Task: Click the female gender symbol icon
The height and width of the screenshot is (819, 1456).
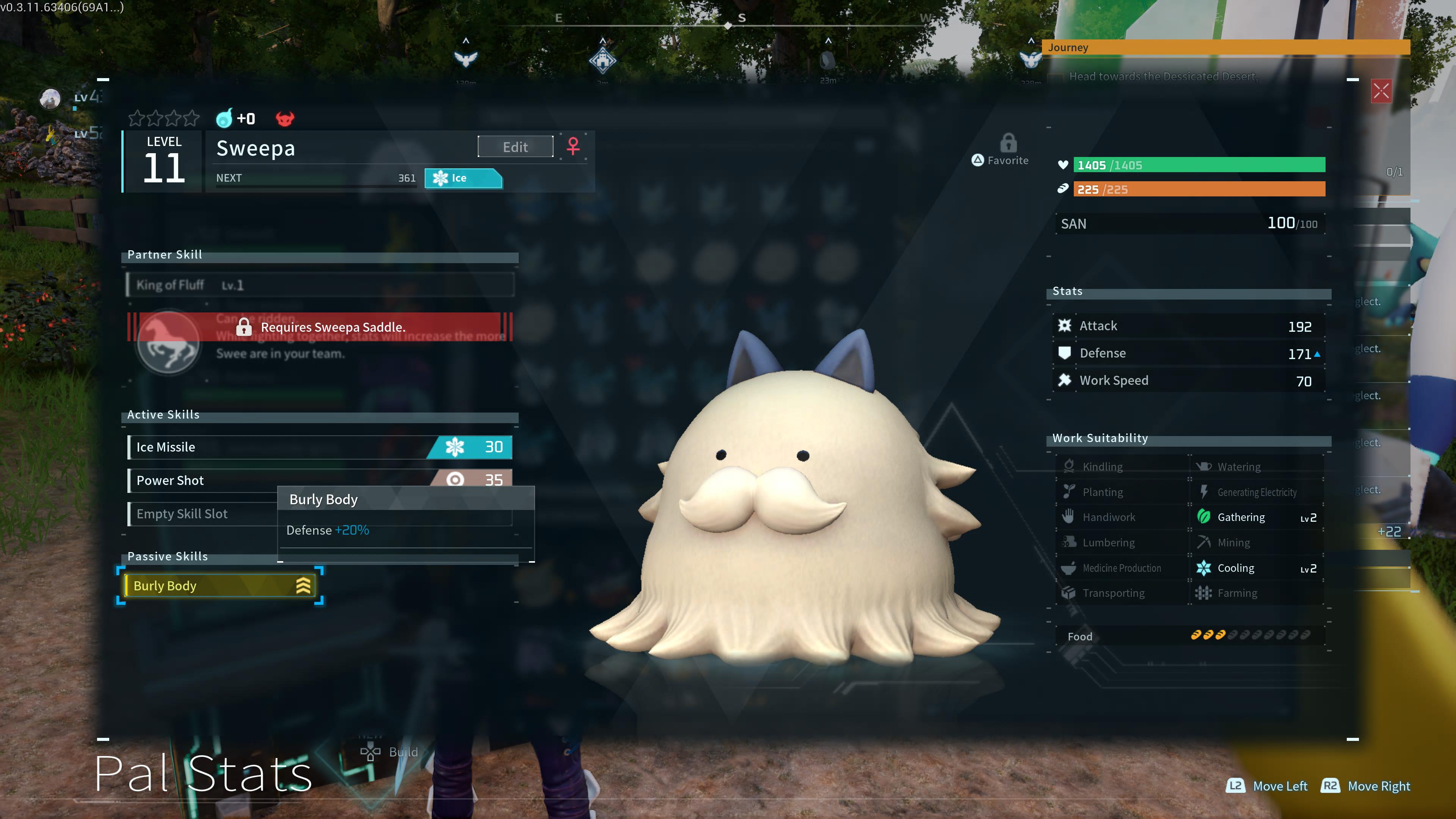Action: (573, 146)
